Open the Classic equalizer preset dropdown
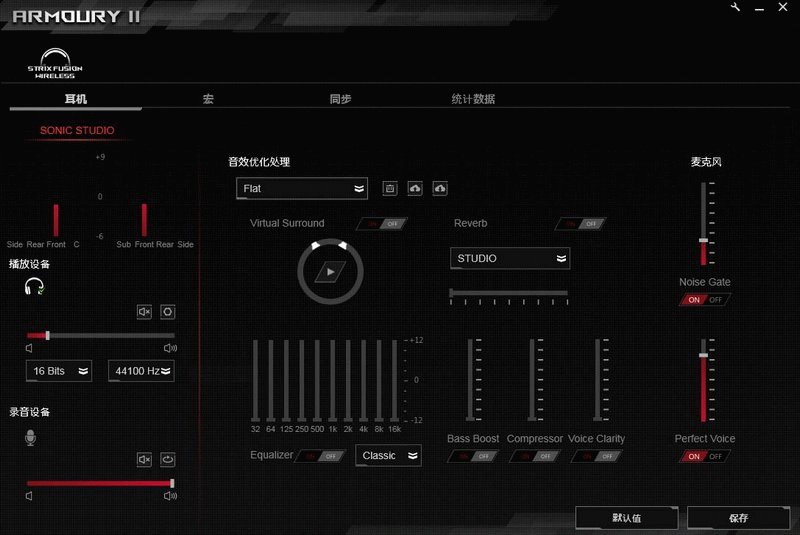Viewport: 800px width, 535px height. [x=388, y=456]
